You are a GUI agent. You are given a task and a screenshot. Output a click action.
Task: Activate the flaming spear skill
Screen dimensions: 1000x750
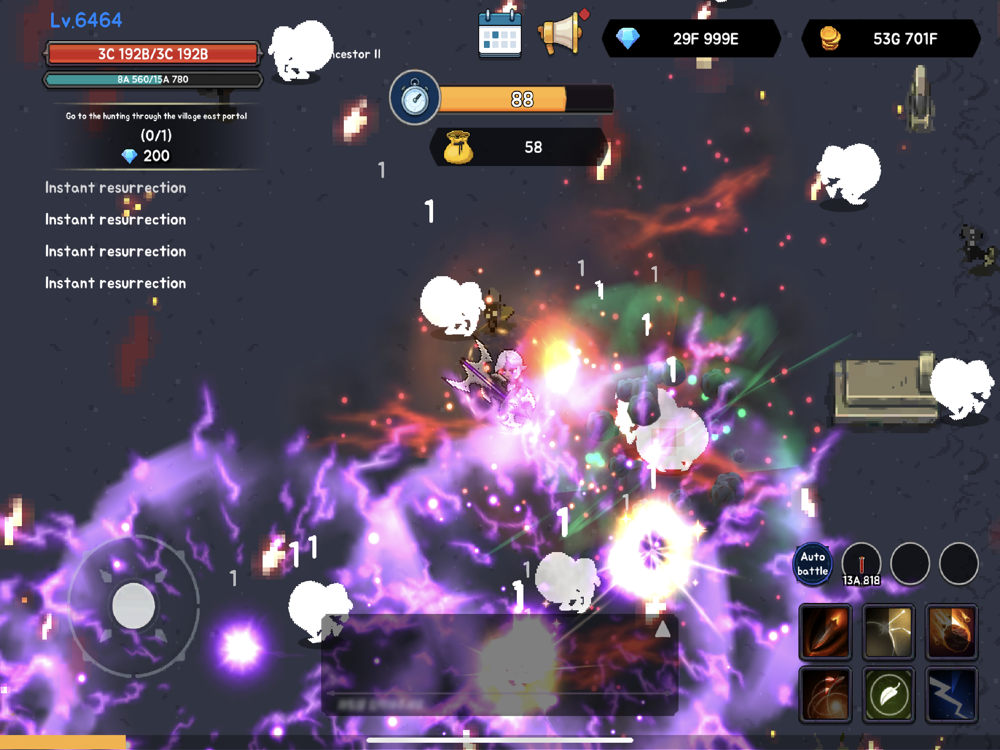click(x=826, y=632)
